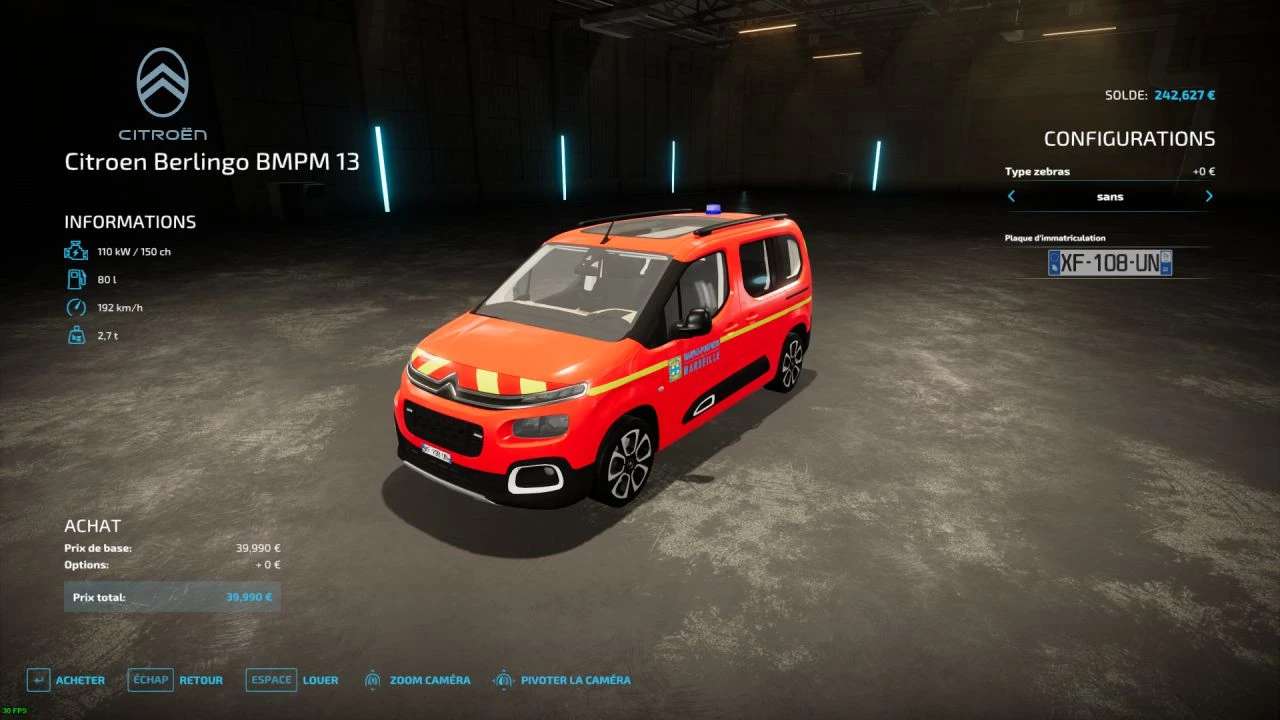
Task: Select the previous Type zebras option
Action: [1011, 197]
